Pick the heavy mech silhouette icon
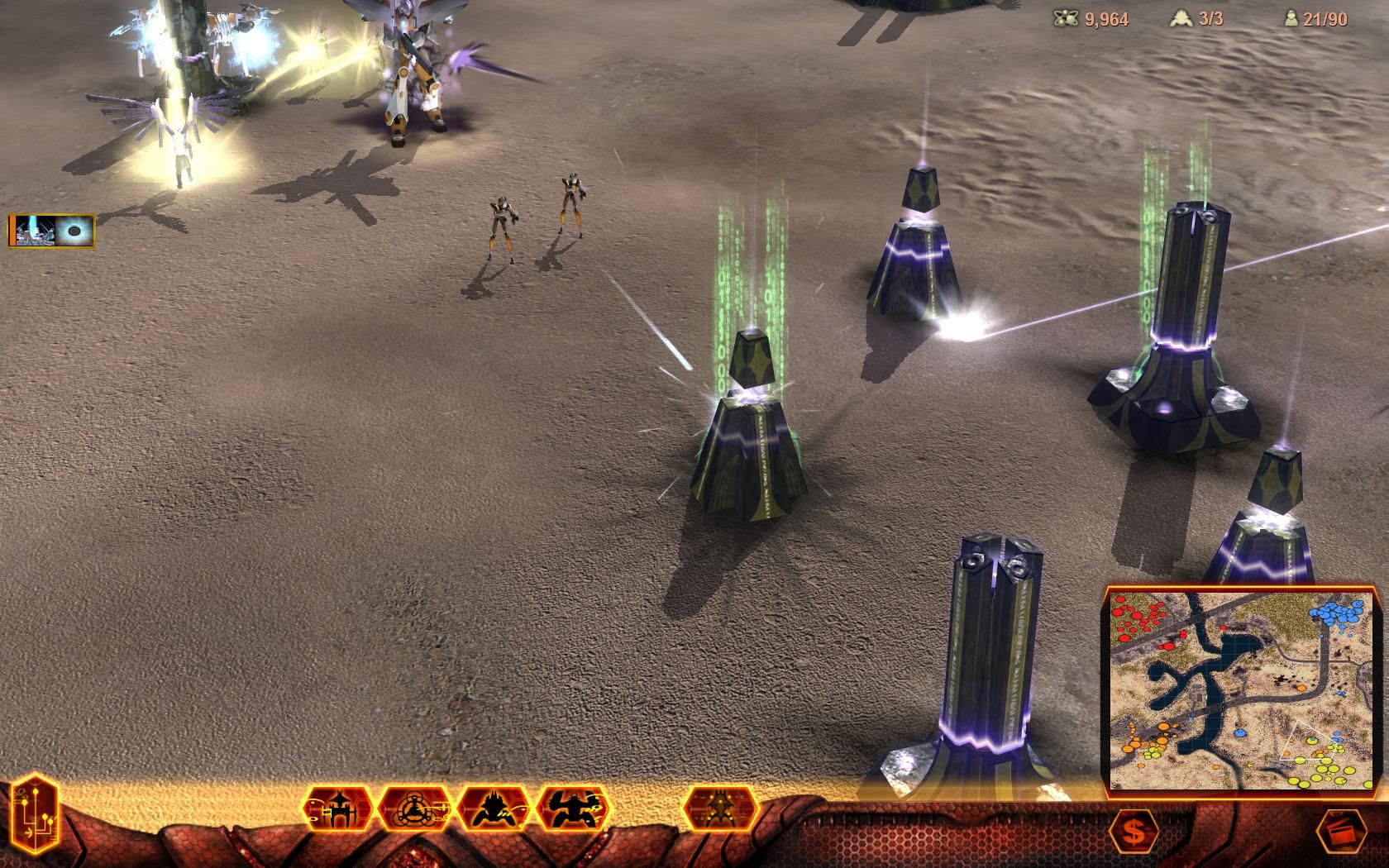Image resolution: width=1389 pixels, height=868 pixels. [x=574, y=808]
